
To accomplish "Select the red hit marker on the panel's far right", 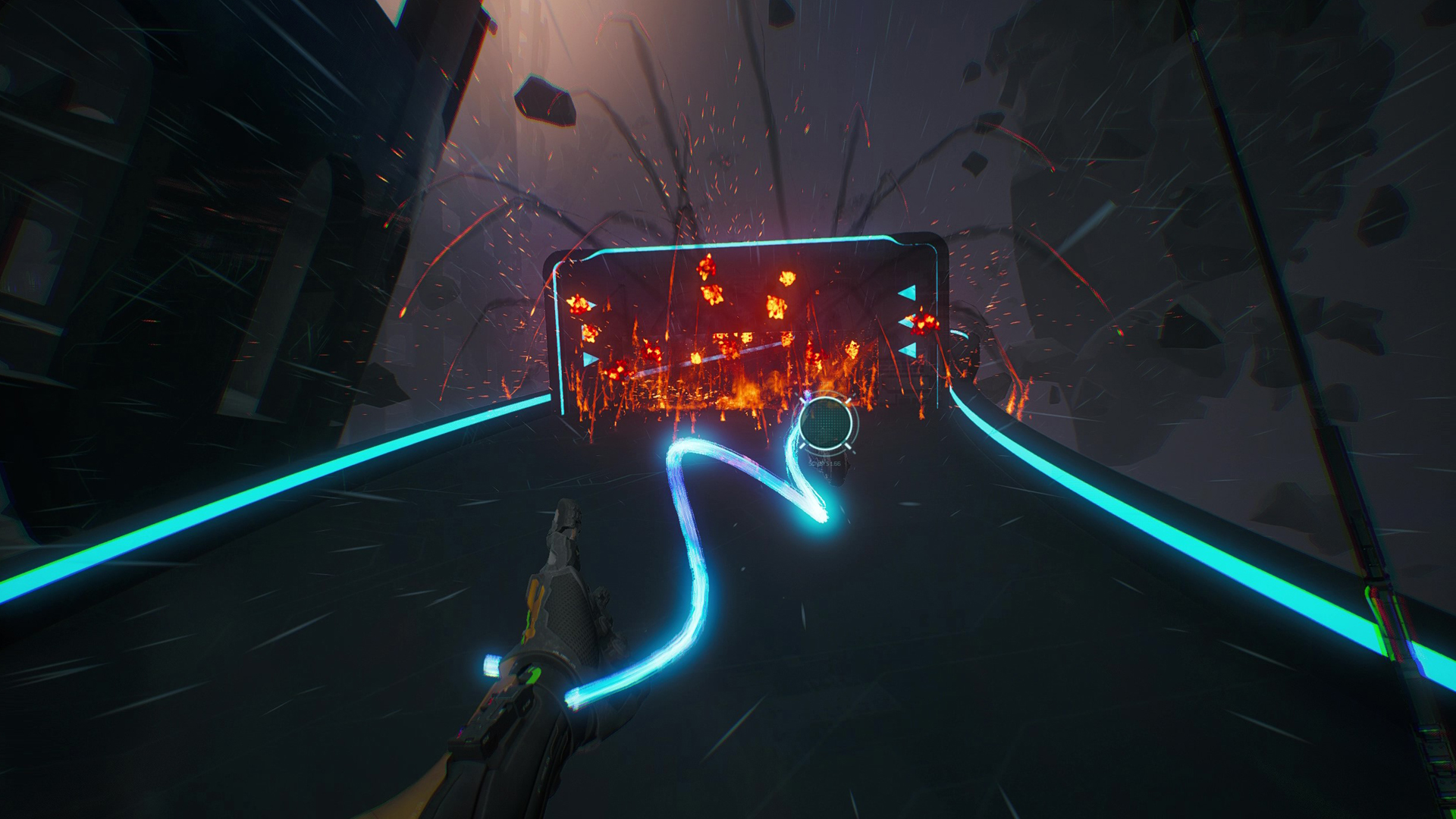I will [x=924, y=325].
